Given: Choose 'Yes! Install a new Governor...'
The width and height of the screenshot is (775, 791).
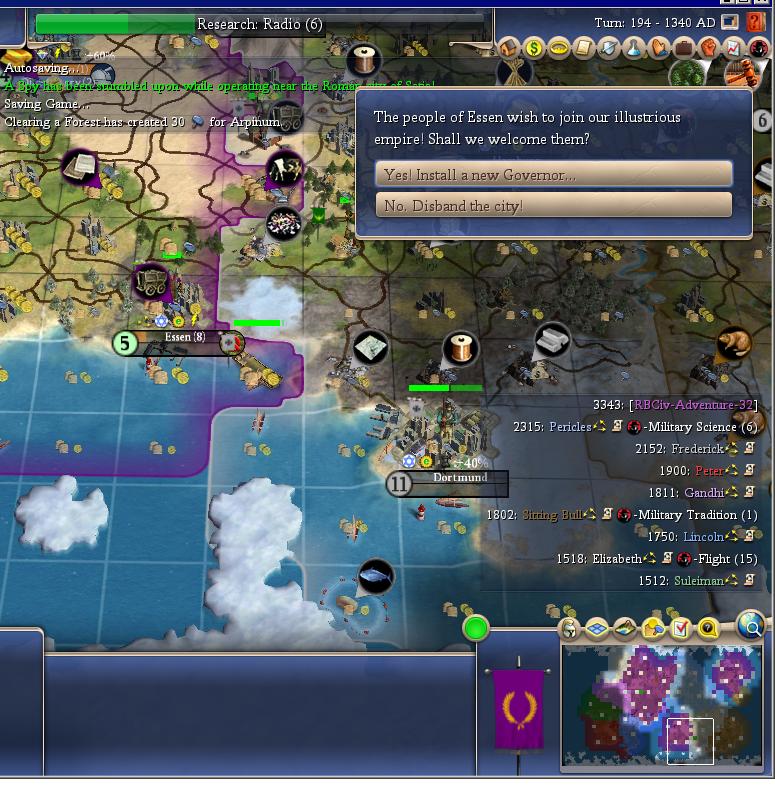Looking at the screenshot, I should click(553, 174).
